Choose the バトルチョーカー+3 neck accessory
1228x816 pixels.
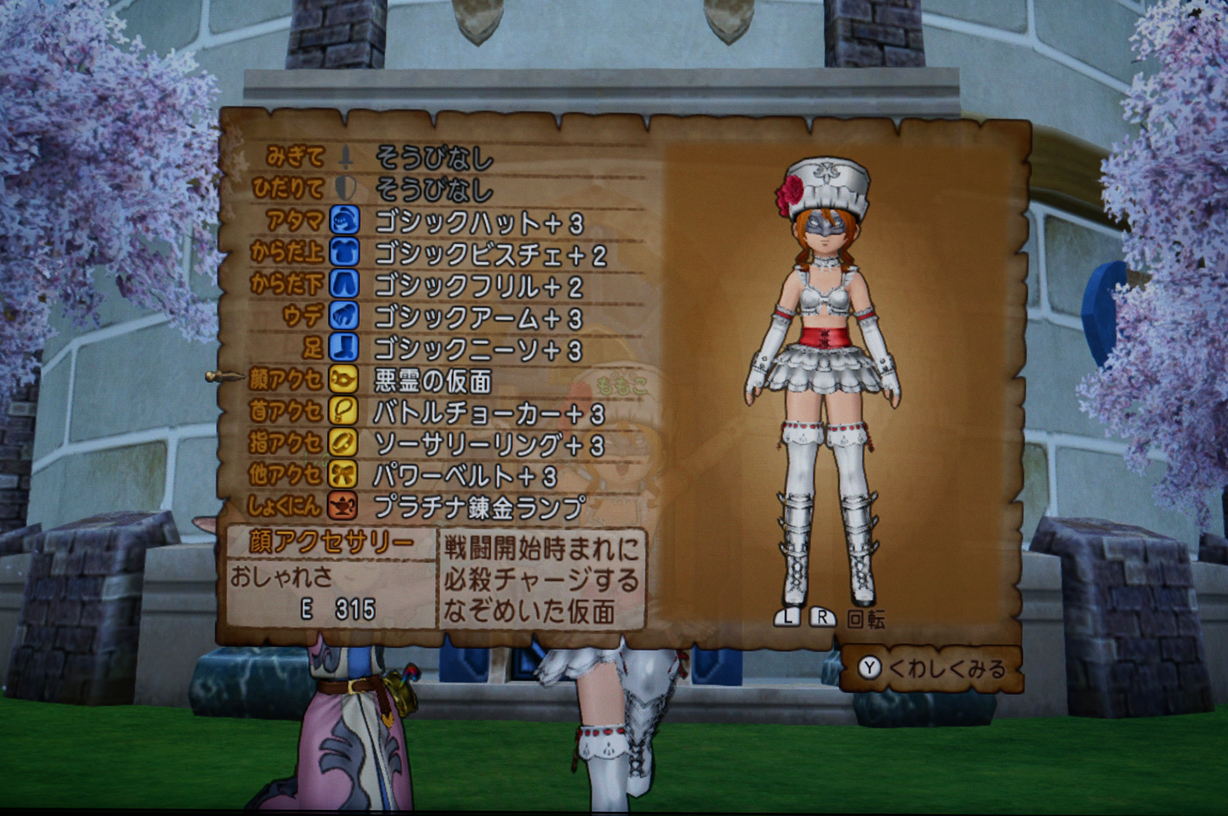pyautogui.click(x=488, y=412)
